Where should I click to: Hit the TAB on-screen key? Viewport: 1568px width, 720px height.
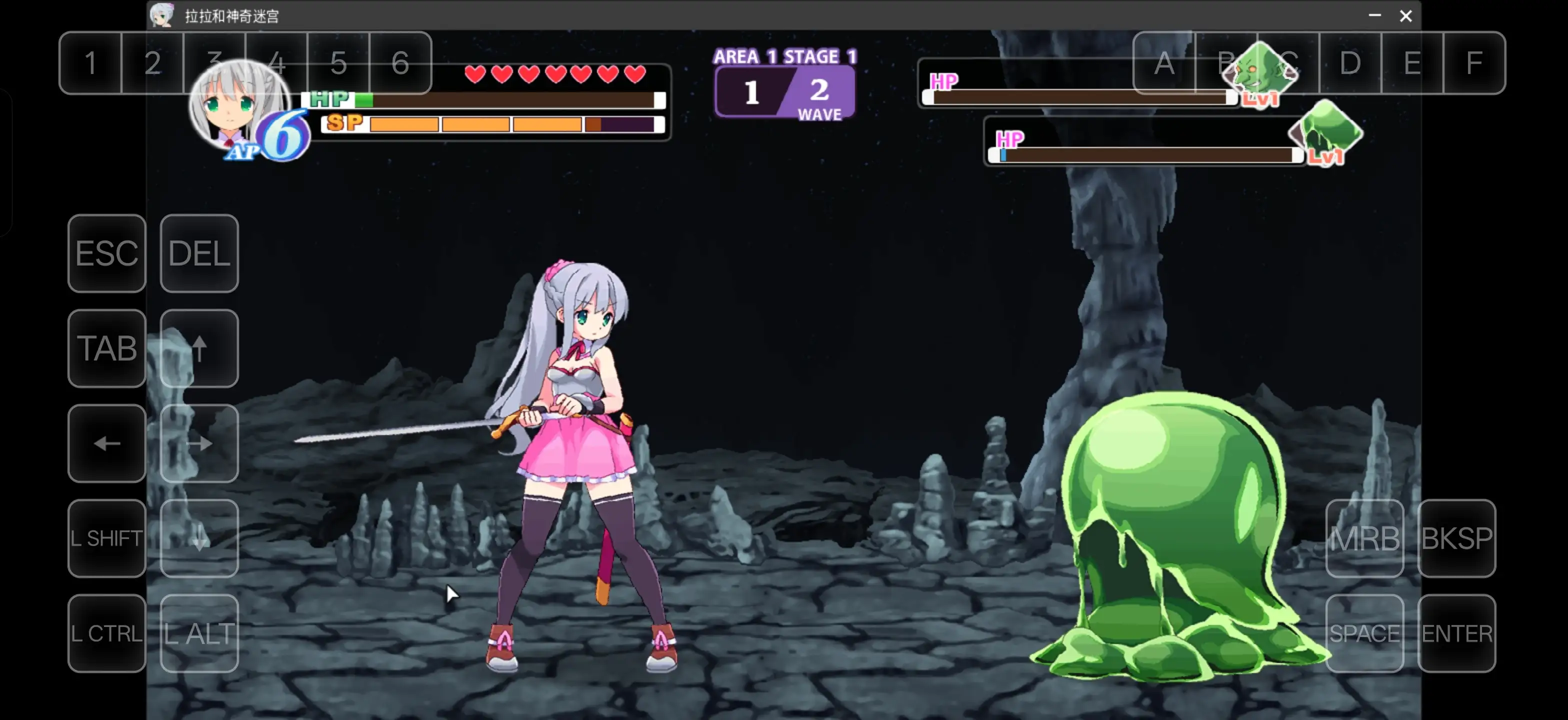[106, 348]
